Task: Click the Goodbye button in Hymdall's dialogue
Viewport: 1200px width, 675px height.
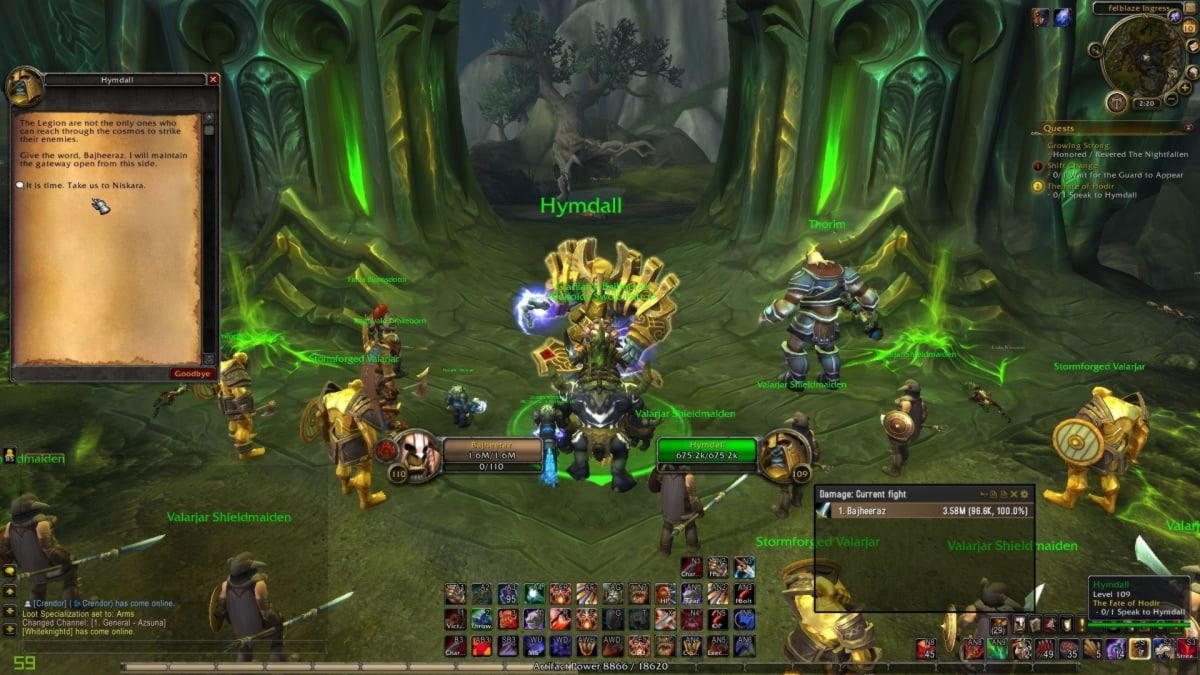Action: coord(194,374)
